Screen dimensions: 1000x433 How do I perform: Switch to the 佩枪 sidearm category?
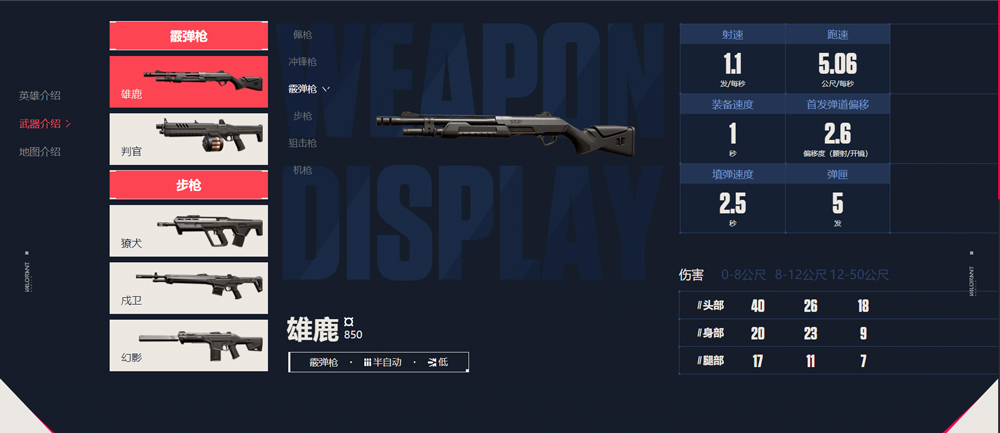click(x=302, y=35)
